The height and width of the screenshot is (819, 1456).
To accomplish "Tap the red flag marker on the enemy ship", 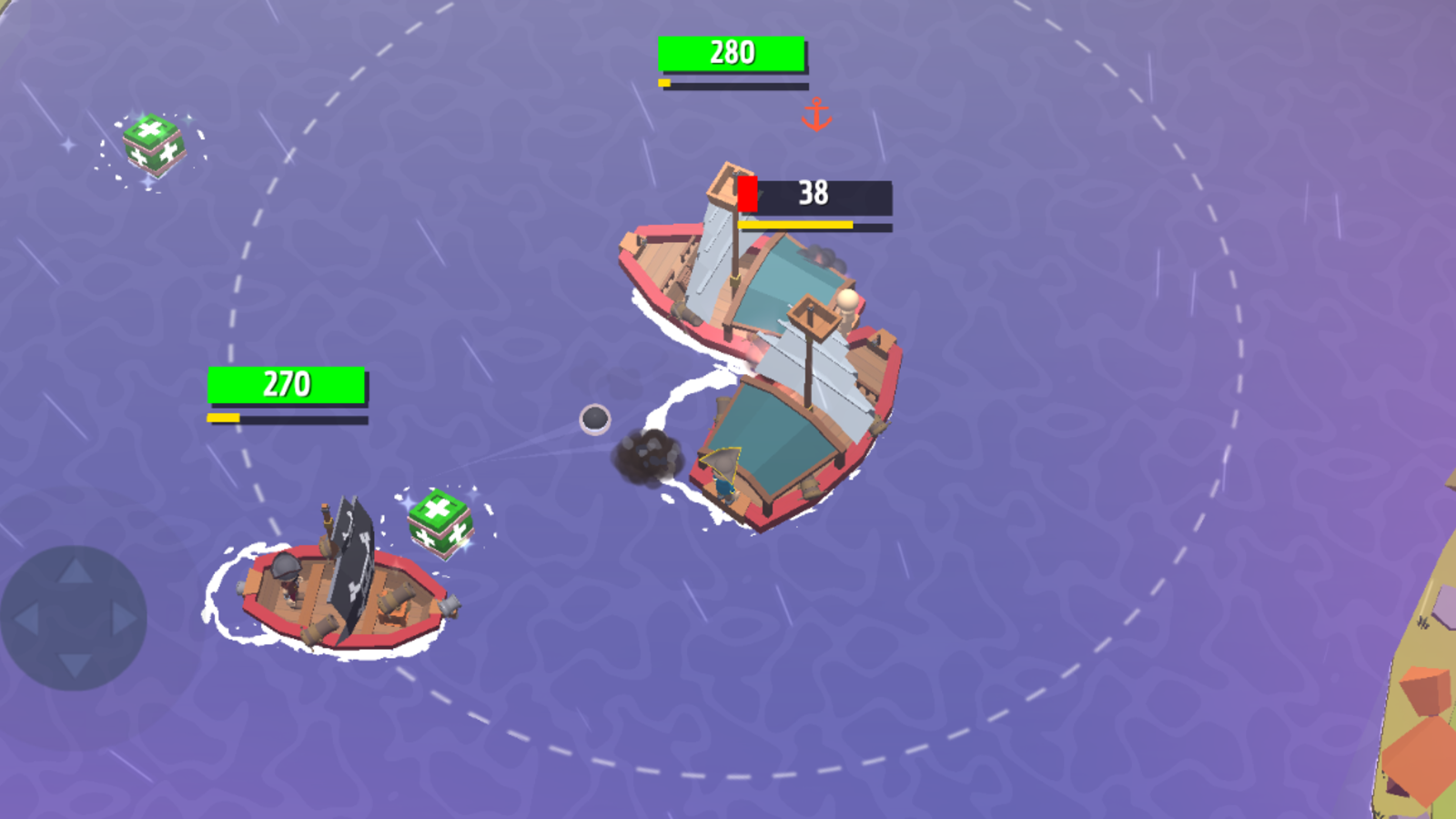I will point(748,191).
